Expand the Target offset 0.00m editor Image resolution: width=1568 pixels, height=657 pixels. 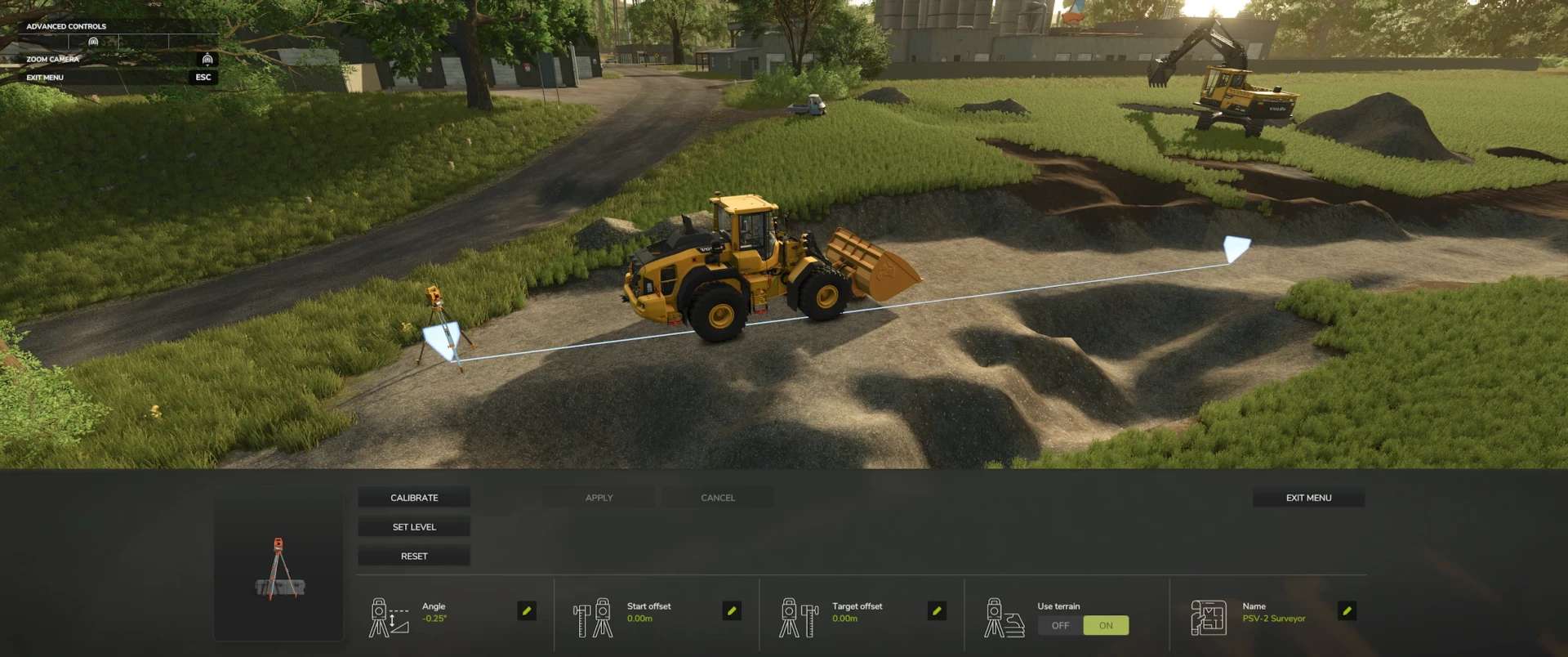pyautogui.click(x=844, y=619)
